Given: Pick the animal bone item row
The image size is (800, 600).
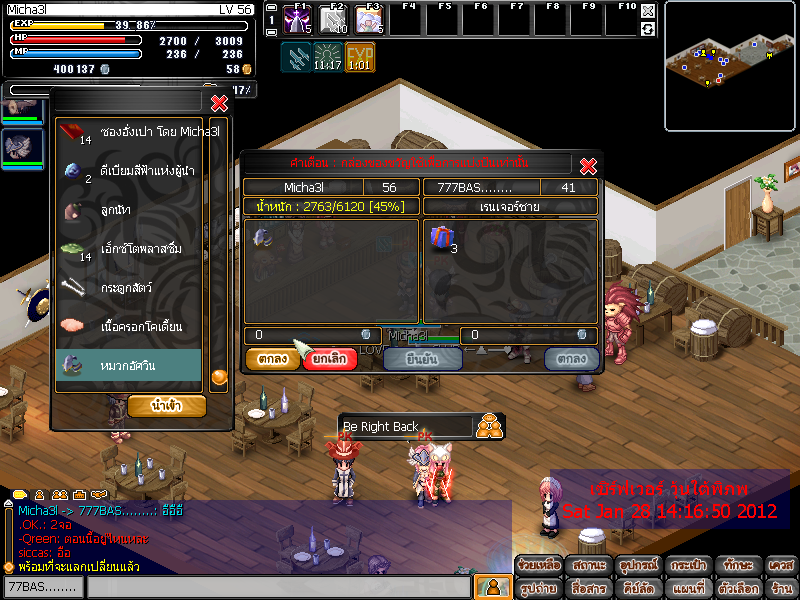Looking at the screenshot, I should click(130, 288).
